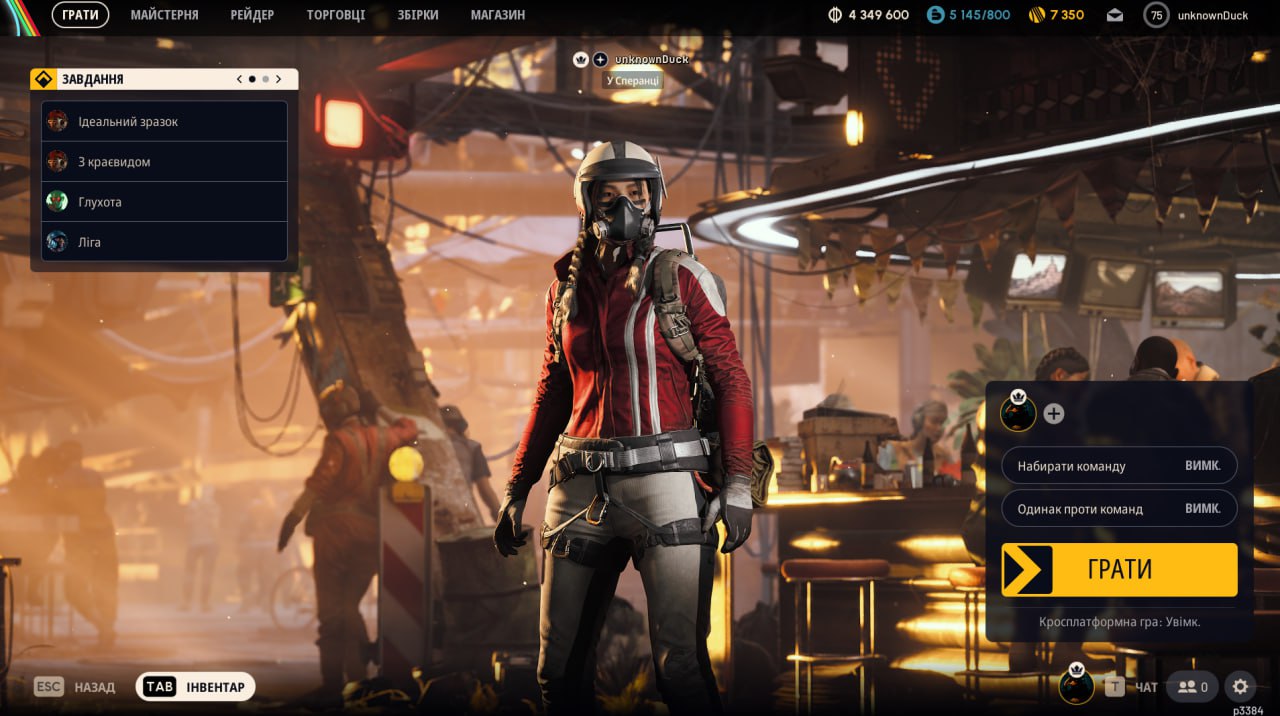Go to the Збірки tab
The image size is (1280, 716).
pyautogui.click(x=418, y=15)
